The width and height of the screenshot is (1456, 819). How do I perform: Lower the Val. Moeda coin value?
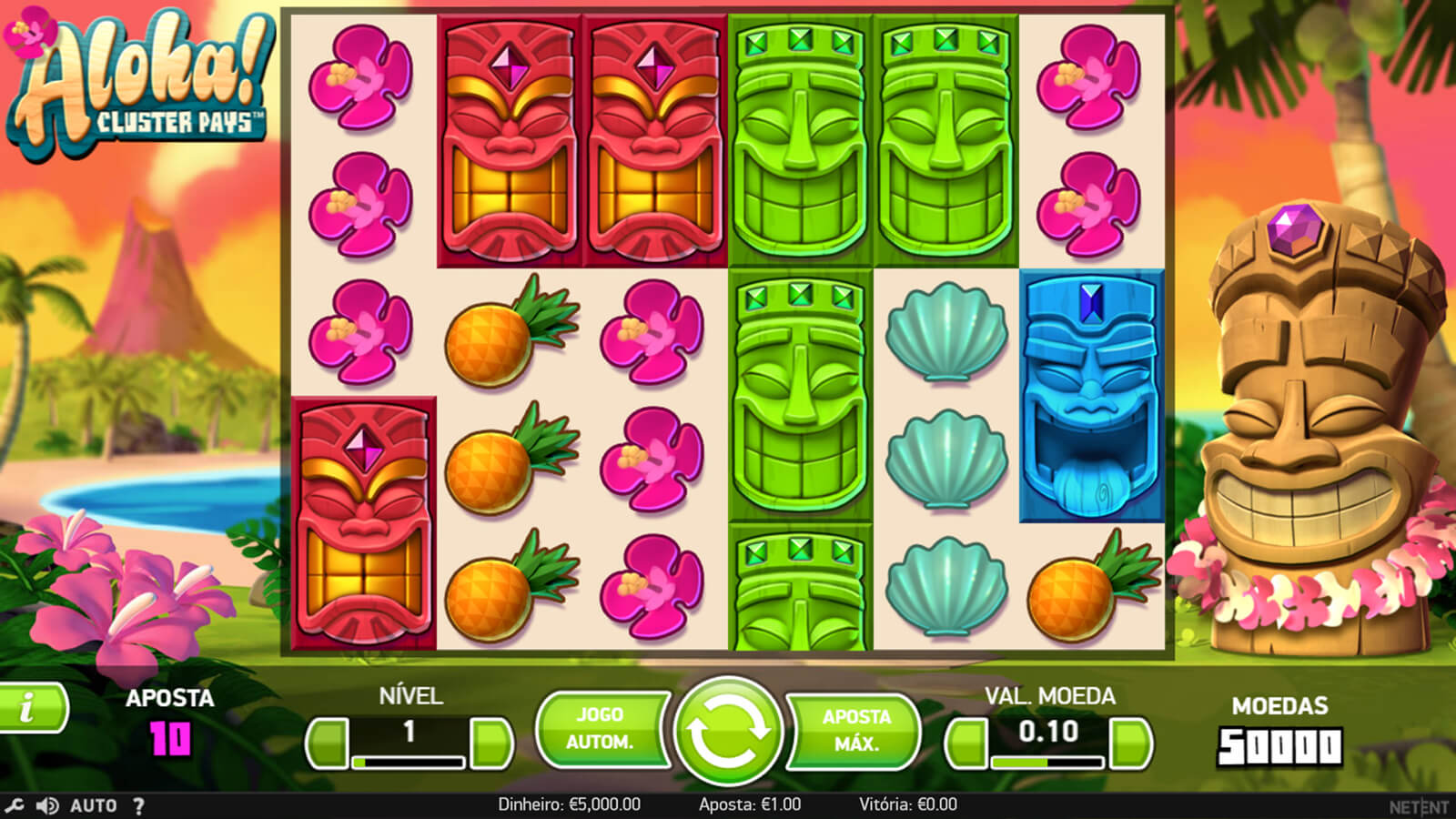tap(966, 743)
